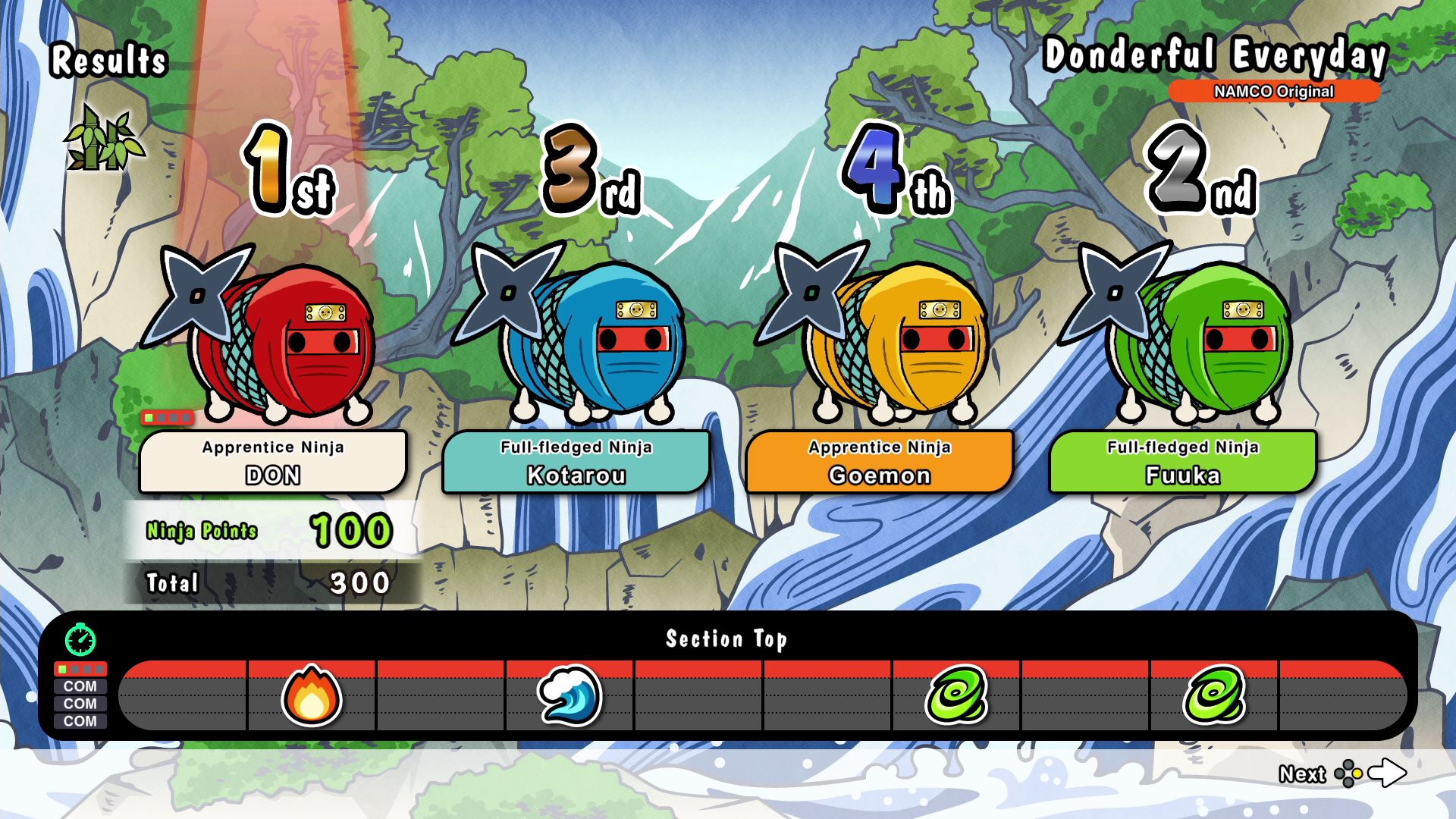Select DON's Apprentice Ninja nameplate
Viewport: 1456px width, 819px height.
273,462
